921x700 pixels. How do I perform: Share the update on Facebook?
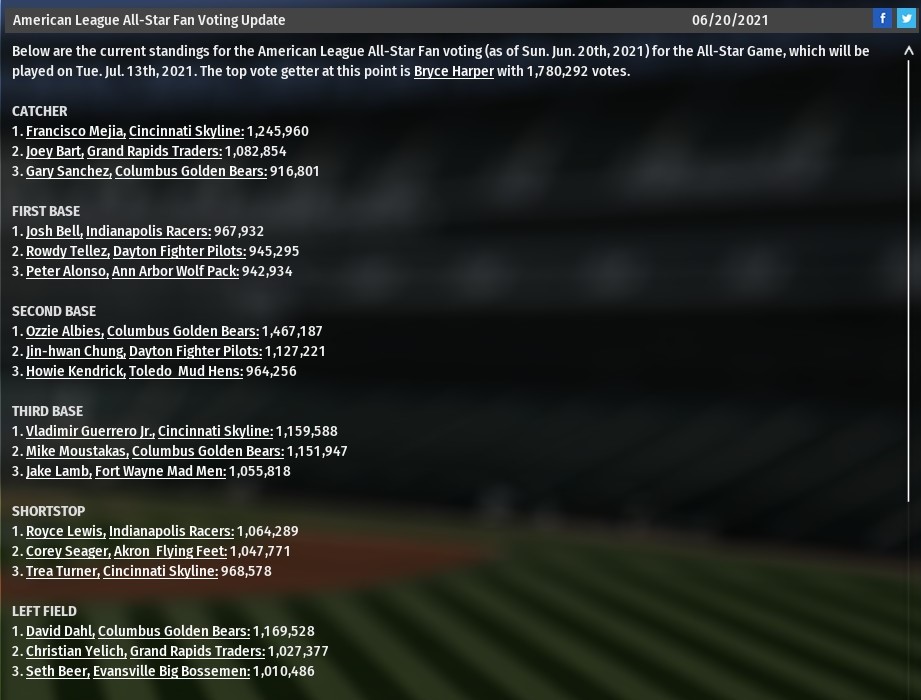pos(882,19)
